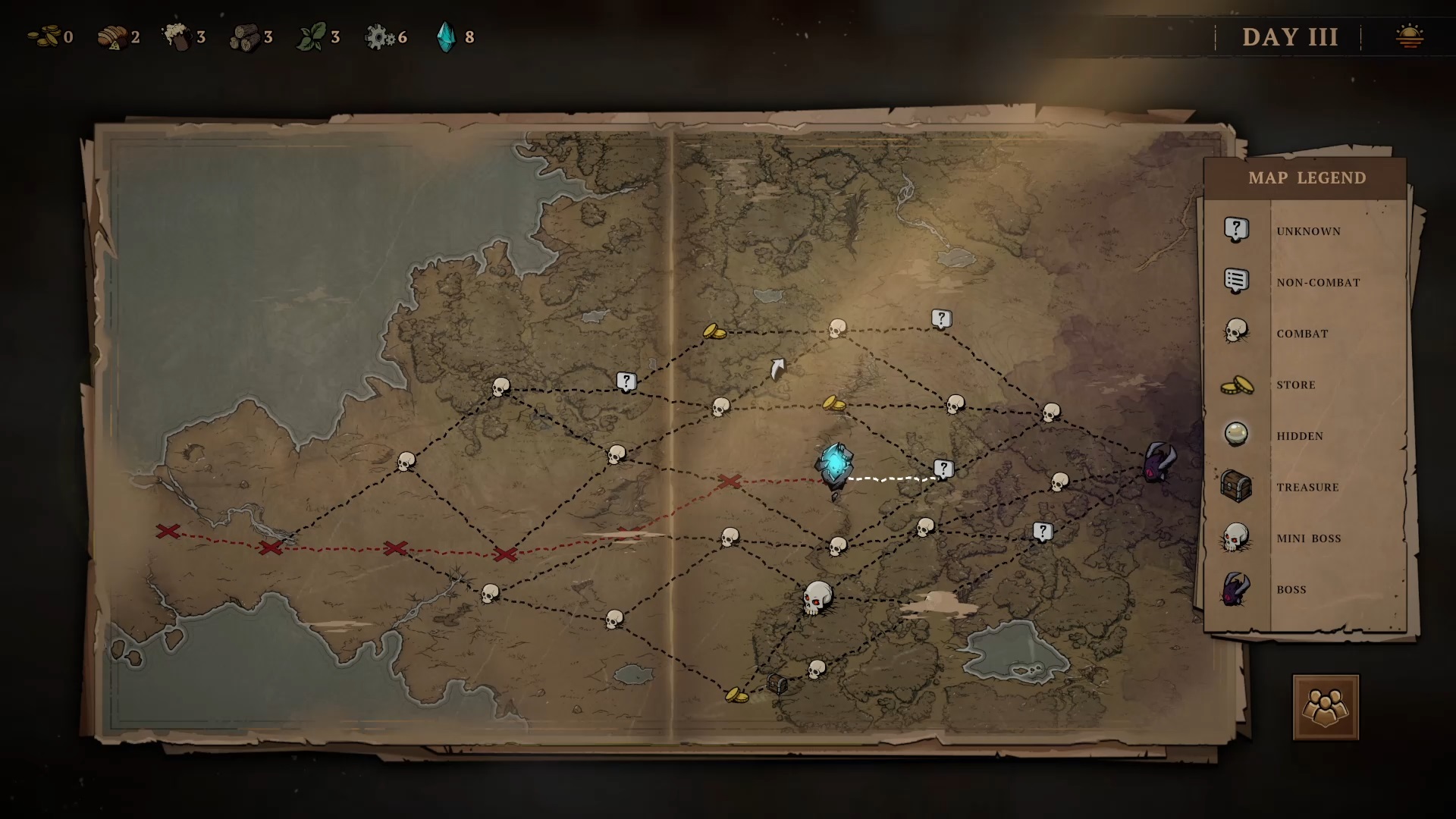Click the Mini Boss legend entry
This screenshot has height=819, width=1456.
[1308, 538]
